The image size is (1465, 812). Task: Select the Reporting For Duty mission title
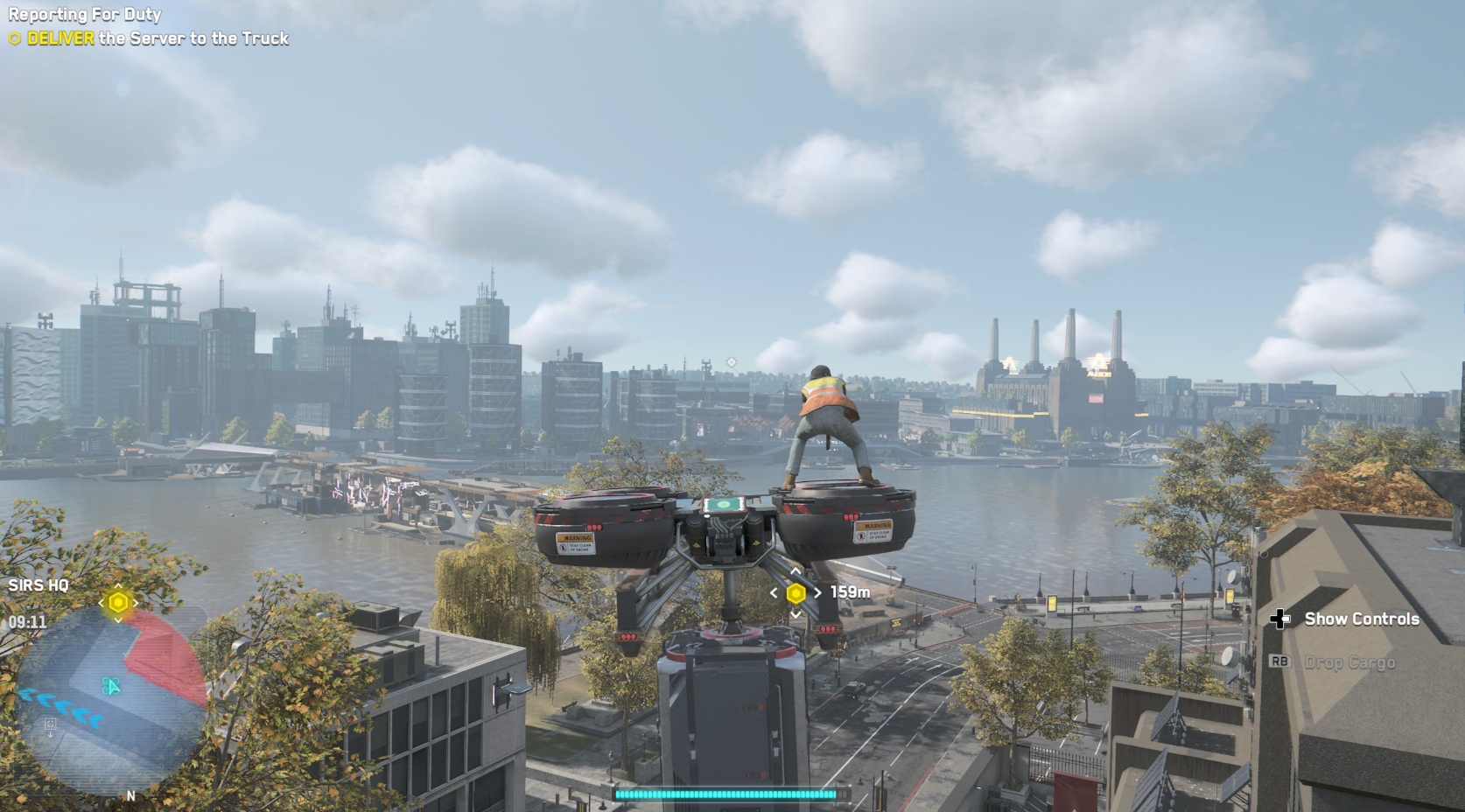pos(84,14)
